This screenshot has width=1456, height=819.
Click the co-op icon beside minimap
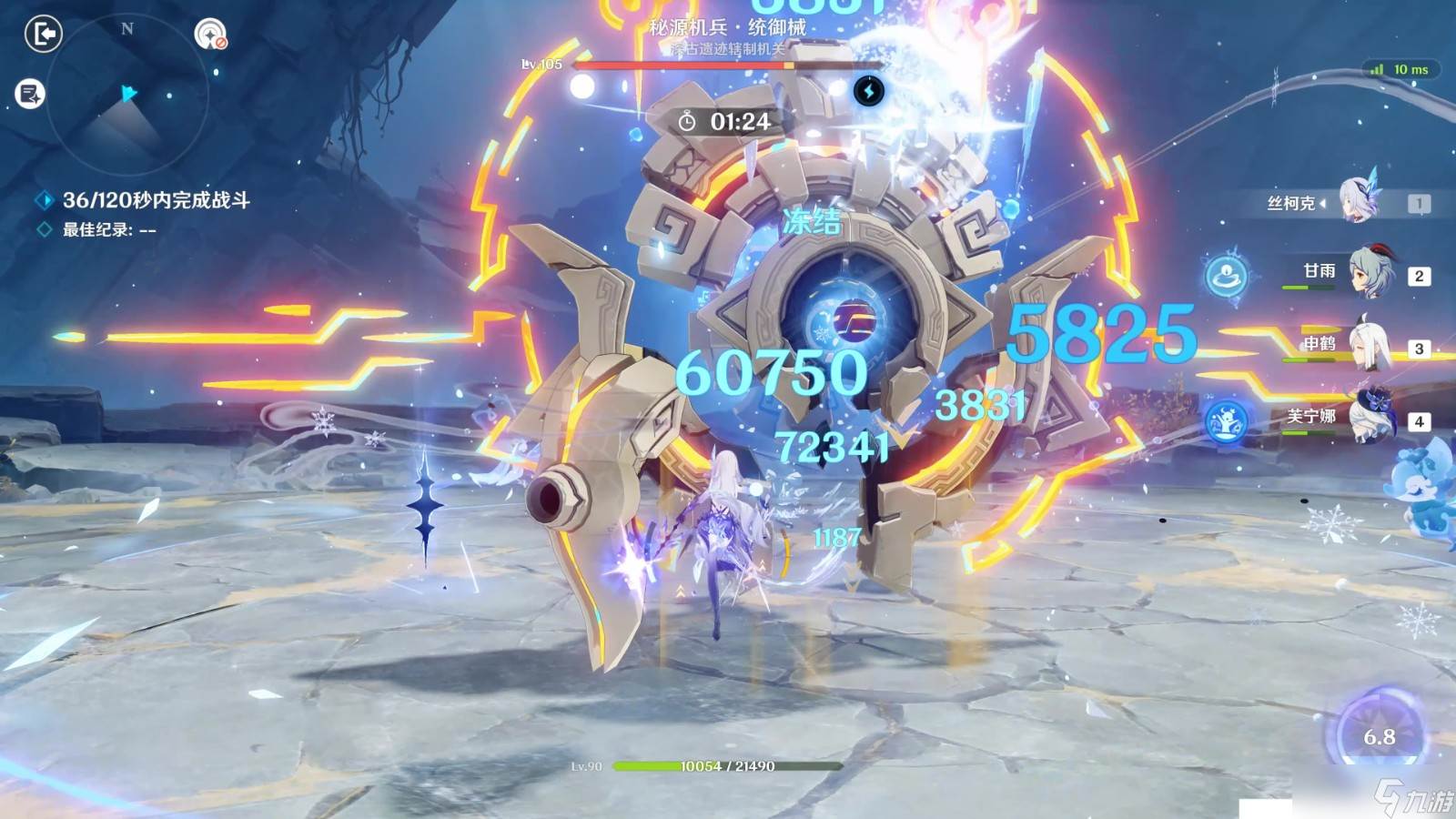point(210,35)
